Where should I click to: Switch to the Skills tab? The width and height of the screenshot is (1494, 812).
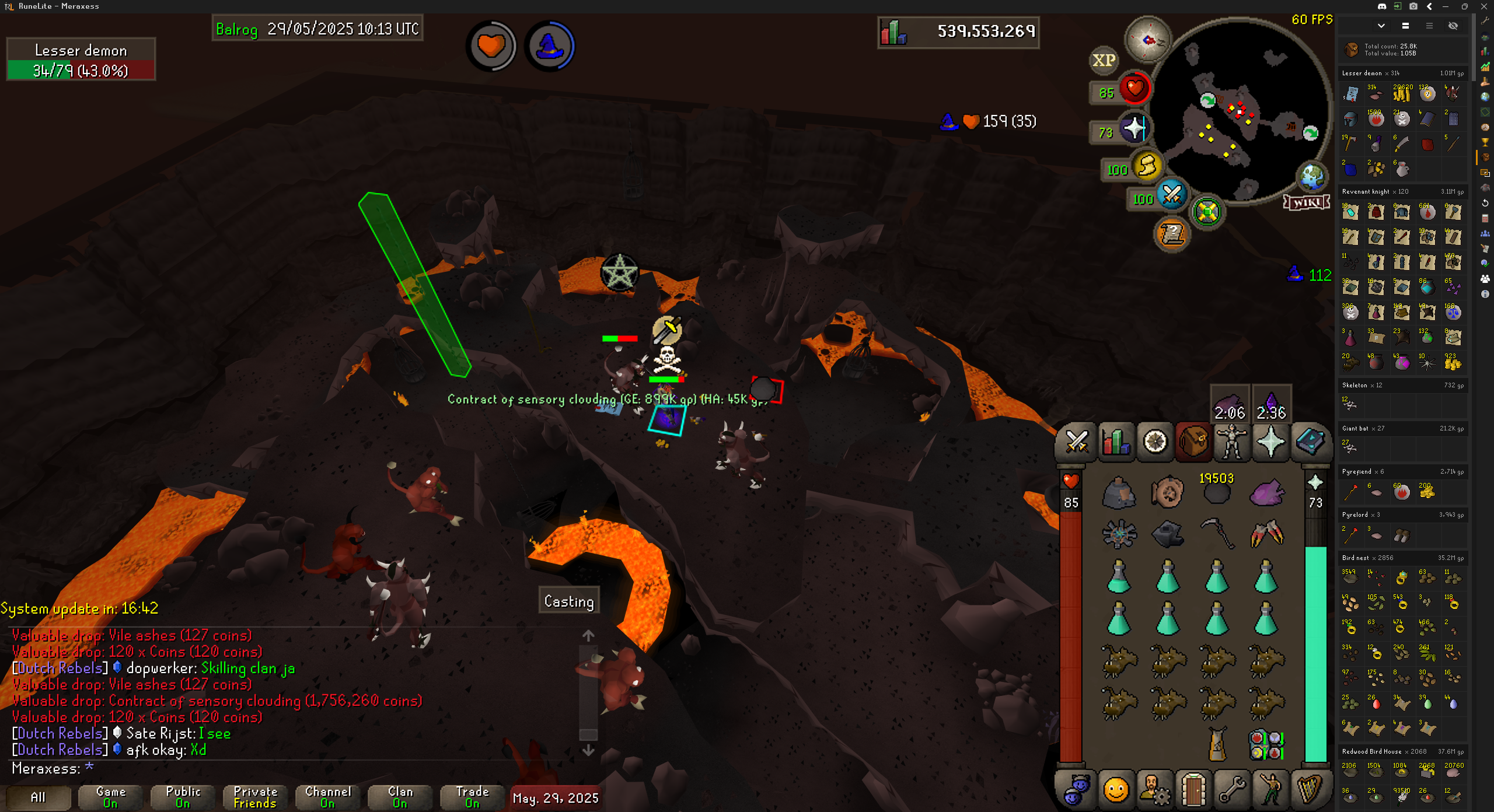point(1115,442)
